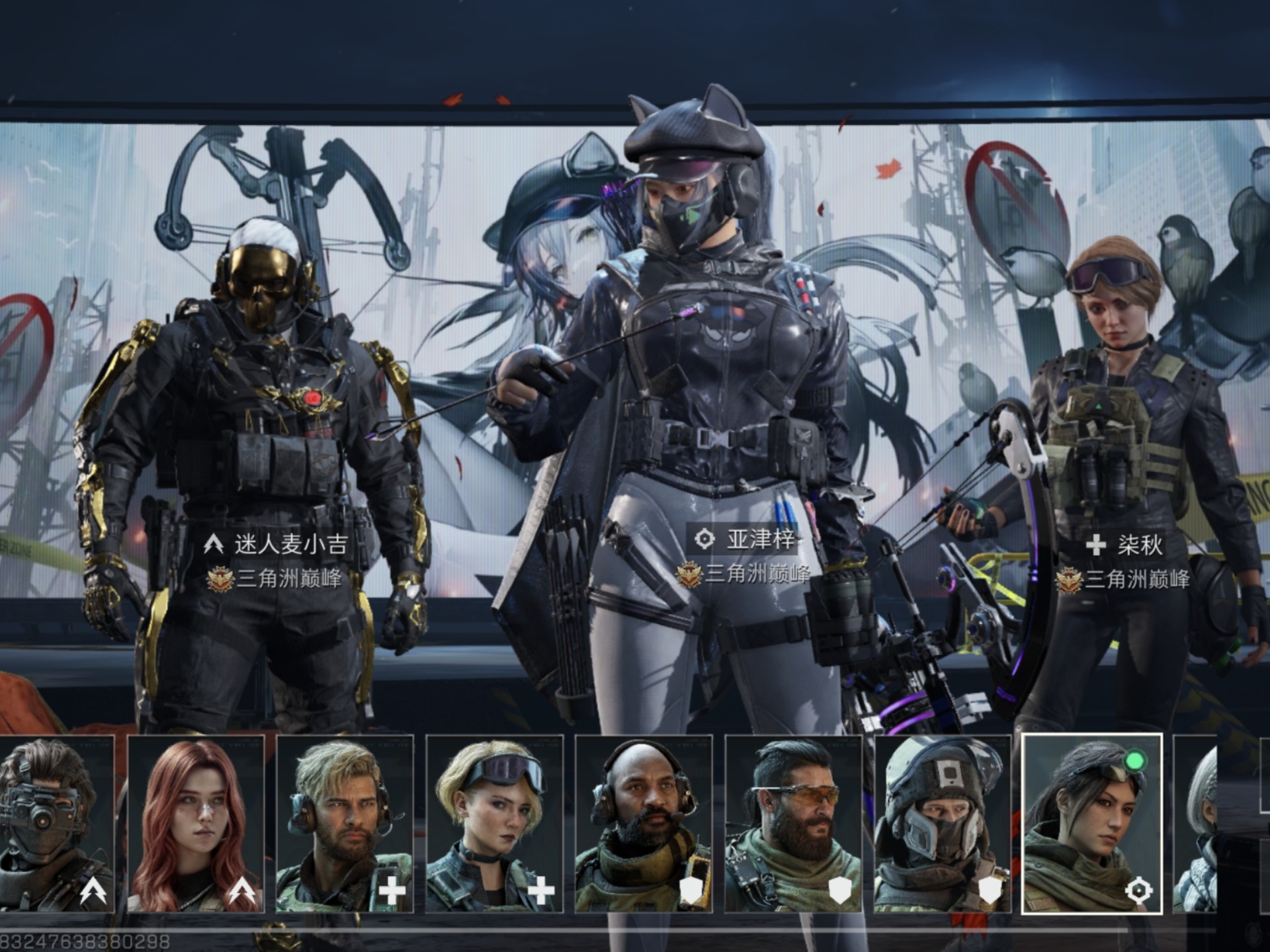
Task: Select the operator wearing night-vision goggles
Action: (56, 824)
